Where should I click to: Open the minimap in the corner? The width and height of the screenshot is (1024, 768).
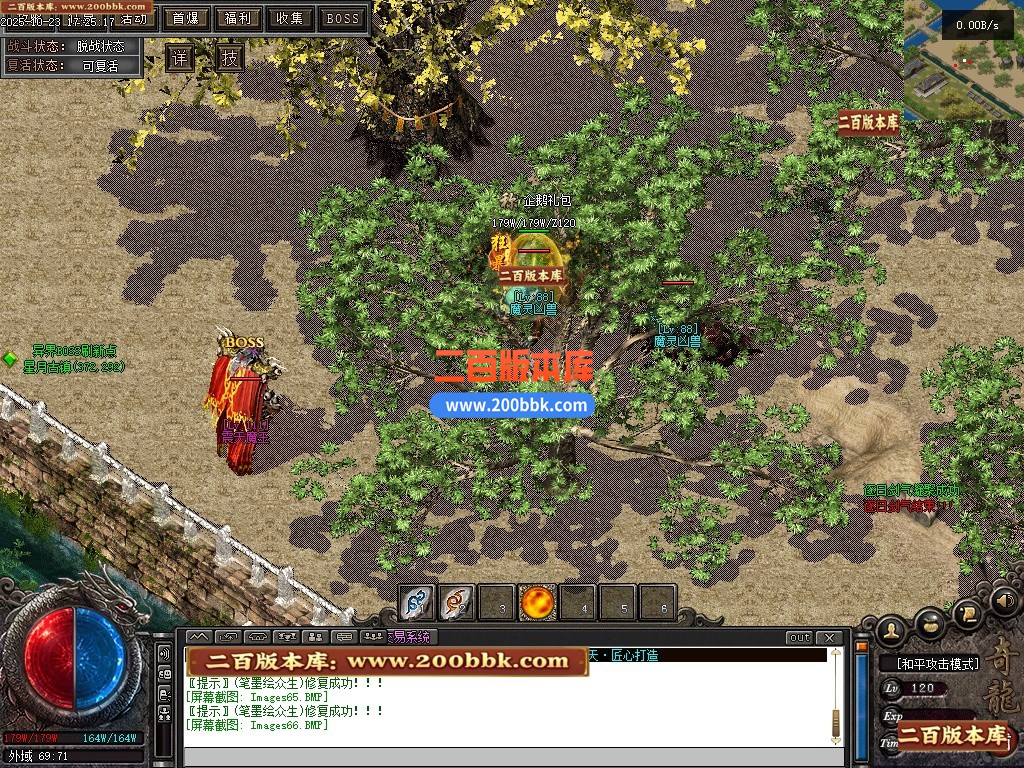coord(964,60)
